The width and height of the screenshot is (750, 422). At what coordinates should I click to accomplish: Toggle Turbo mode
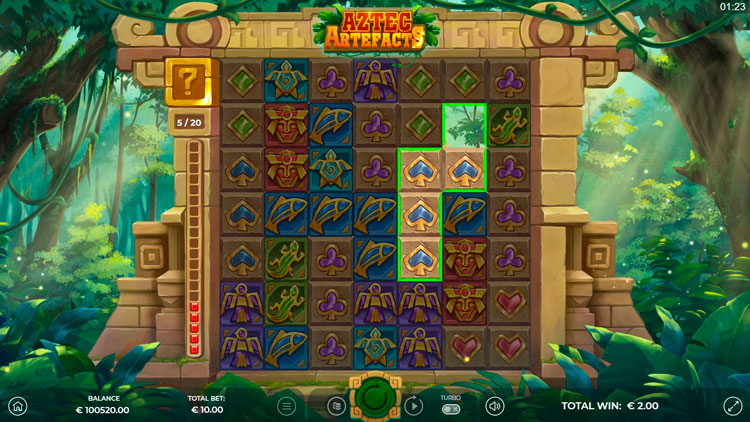pyautogui.click(x=451, y=409)
